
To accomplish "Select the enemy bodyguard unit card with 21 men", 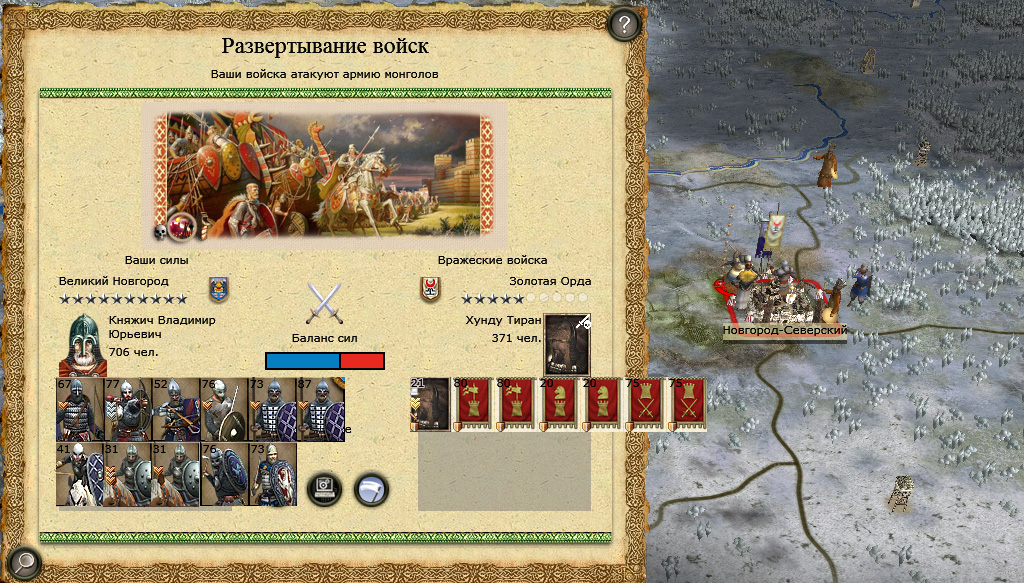I will coord(430,405).
